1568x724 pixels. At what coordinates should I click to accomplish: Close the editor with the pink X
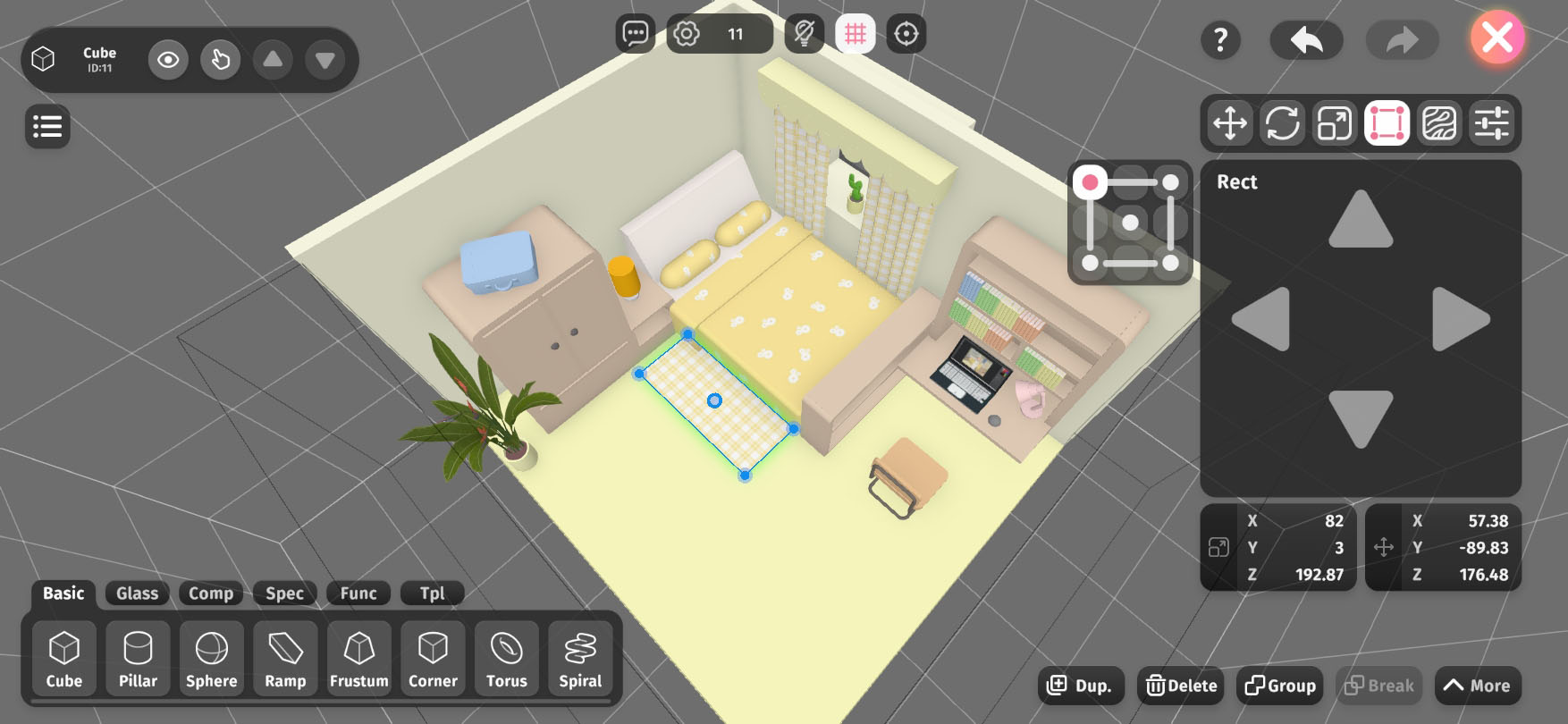point(1497,38)
